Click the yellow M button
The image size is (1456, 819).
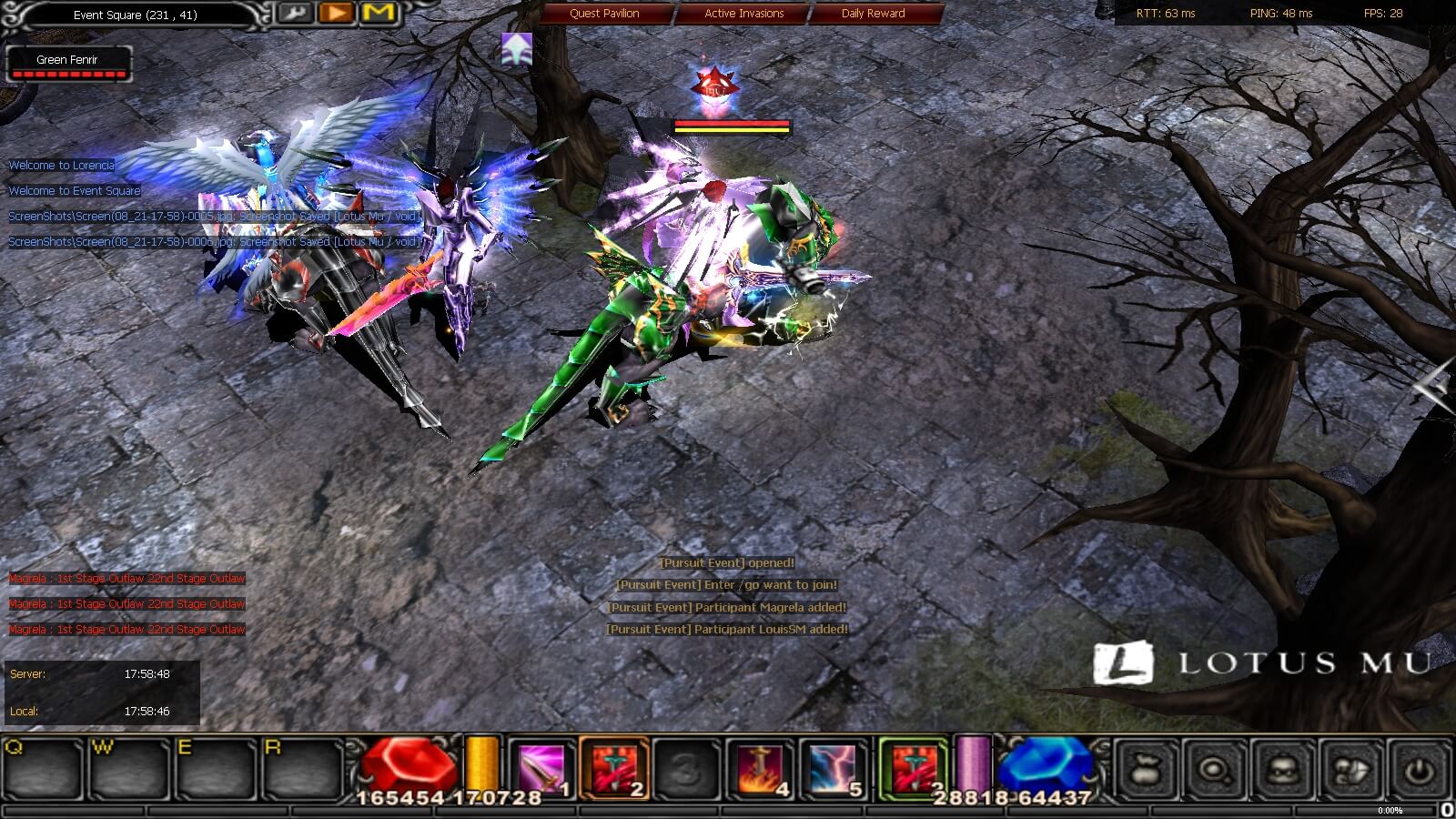click(379, 14)
